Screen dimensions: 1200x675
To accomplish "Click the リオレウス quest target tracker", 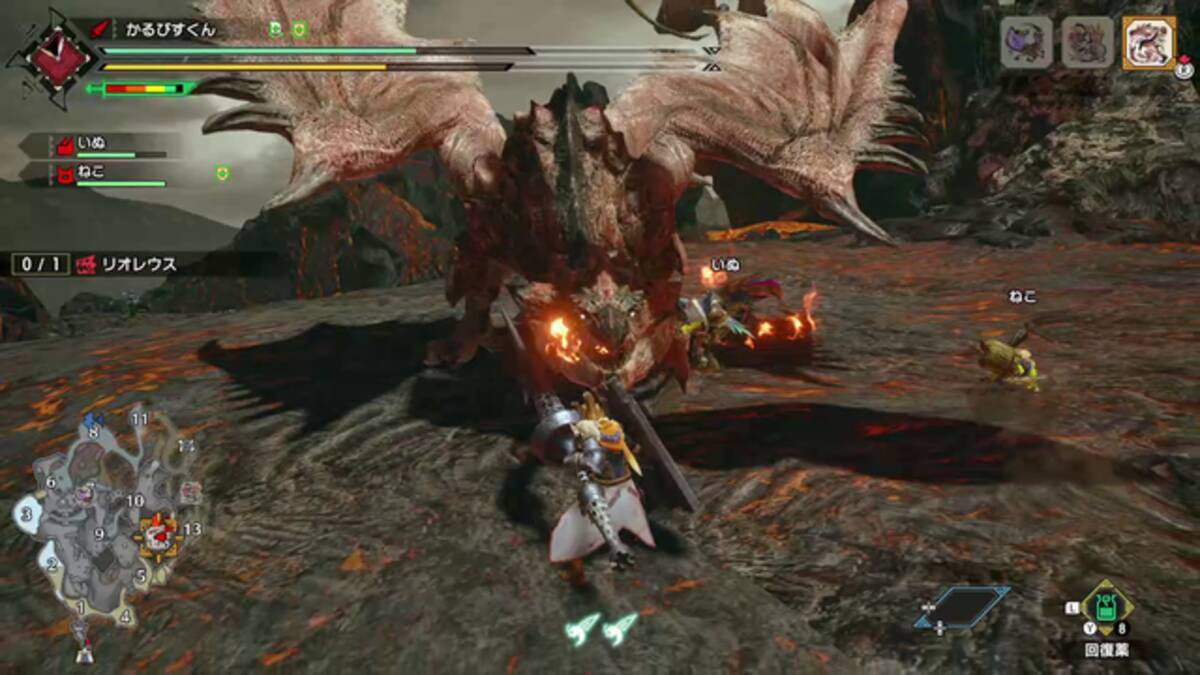I will tap(96, 265).
